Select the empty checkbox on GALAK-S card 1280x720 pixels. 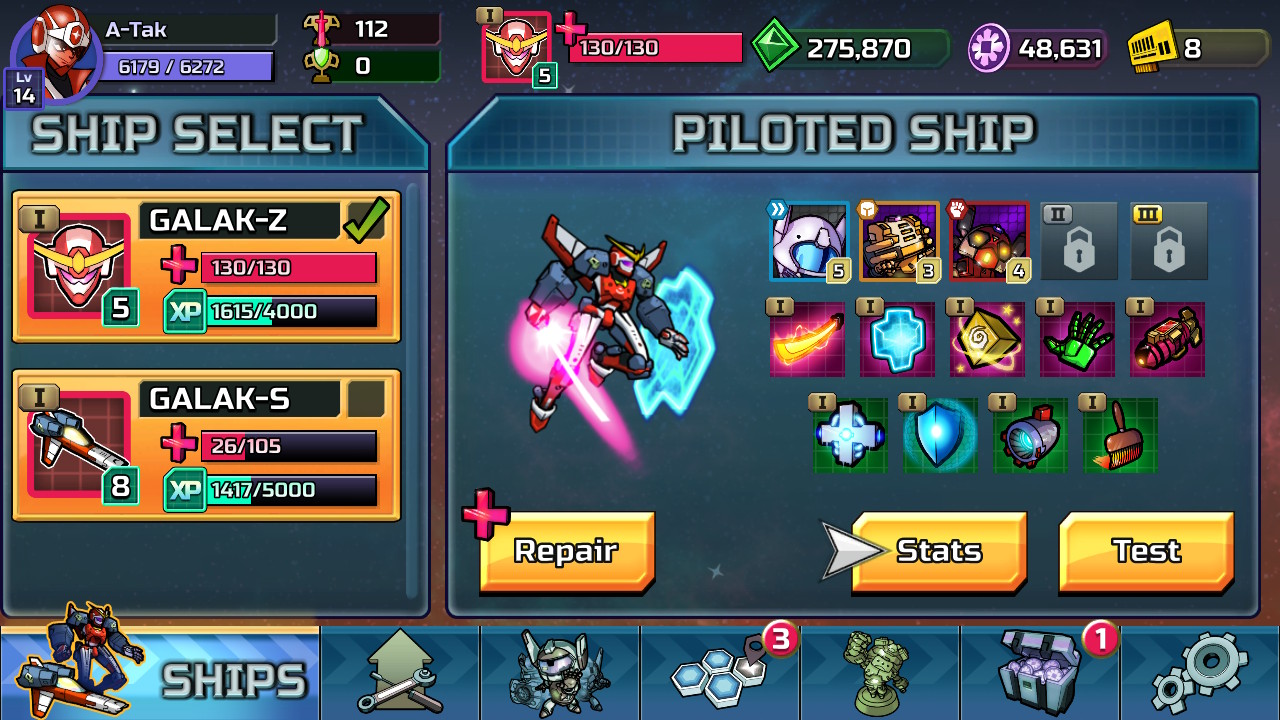coord(367,399)
